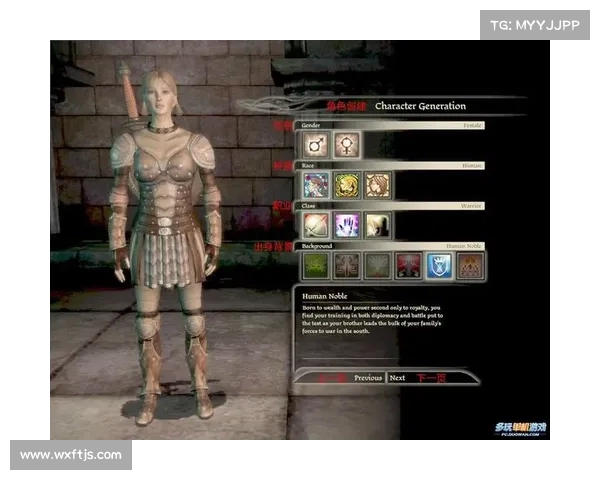Image resolution: width=600 pixels, height=480 pixels.
Task: Choose the Dwarf race portrait
Action: click(x=378, y=185)
